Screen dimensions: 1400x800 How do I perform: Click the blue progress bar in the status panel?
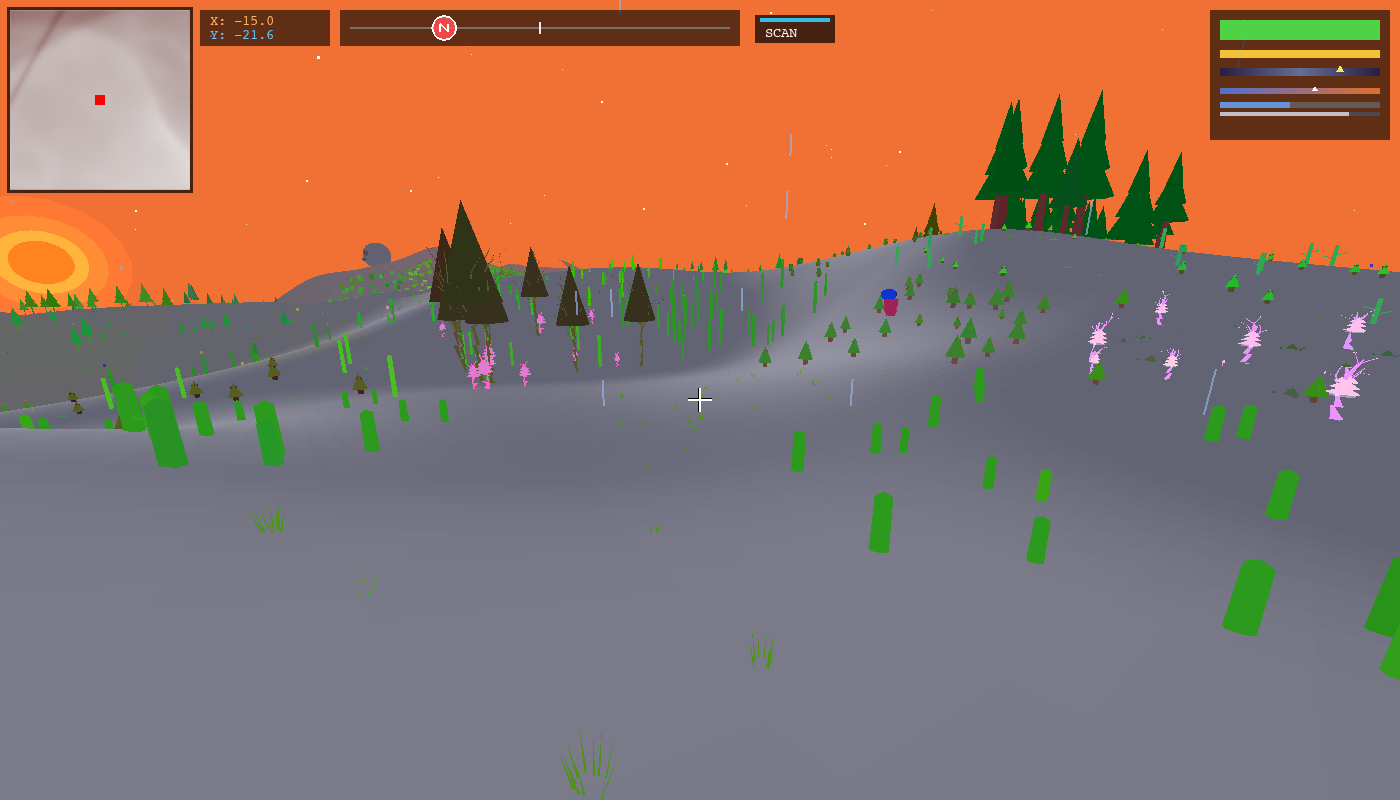1255,104
